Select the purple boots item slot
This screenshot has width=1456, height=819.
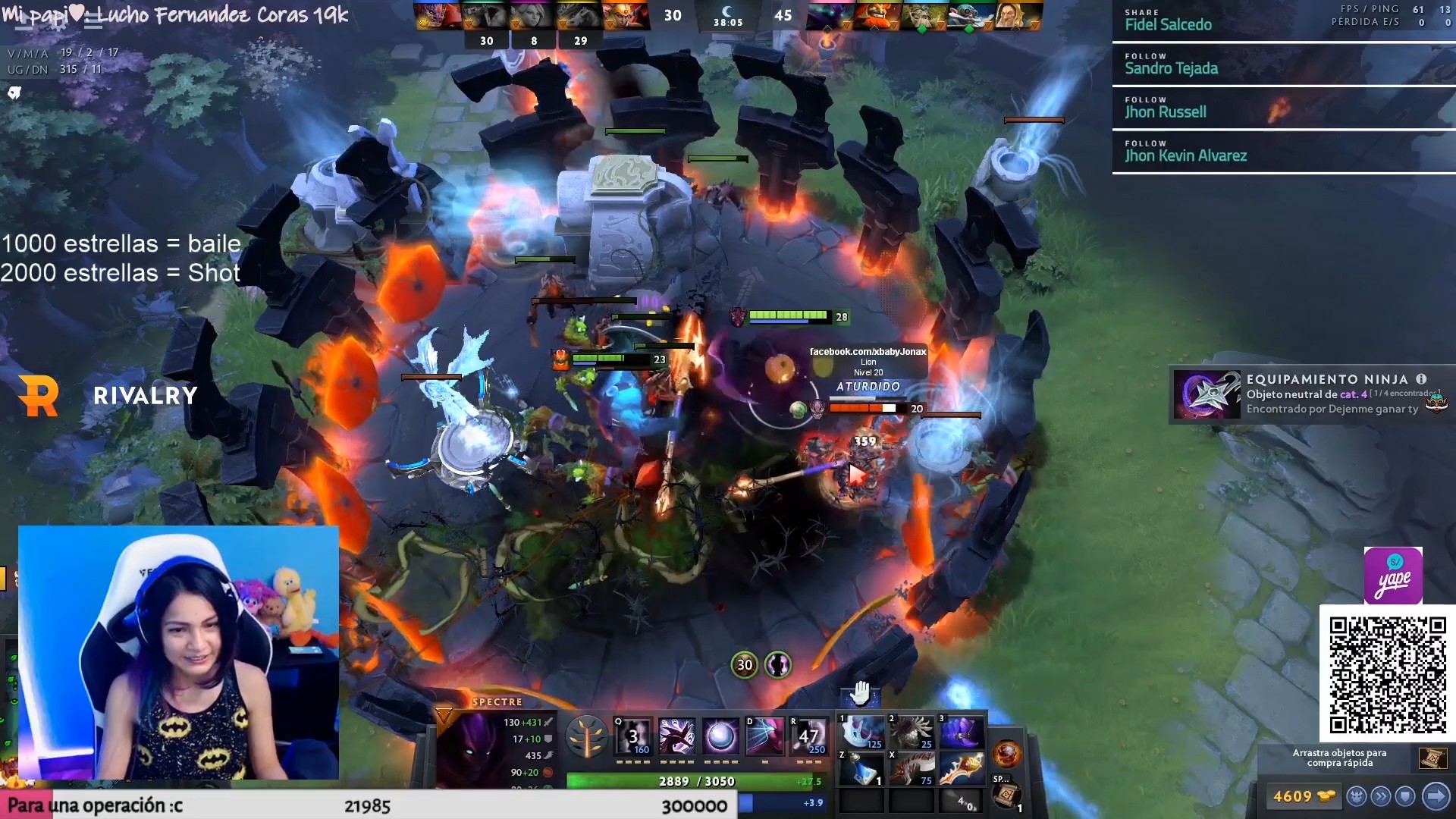point(962,733)
